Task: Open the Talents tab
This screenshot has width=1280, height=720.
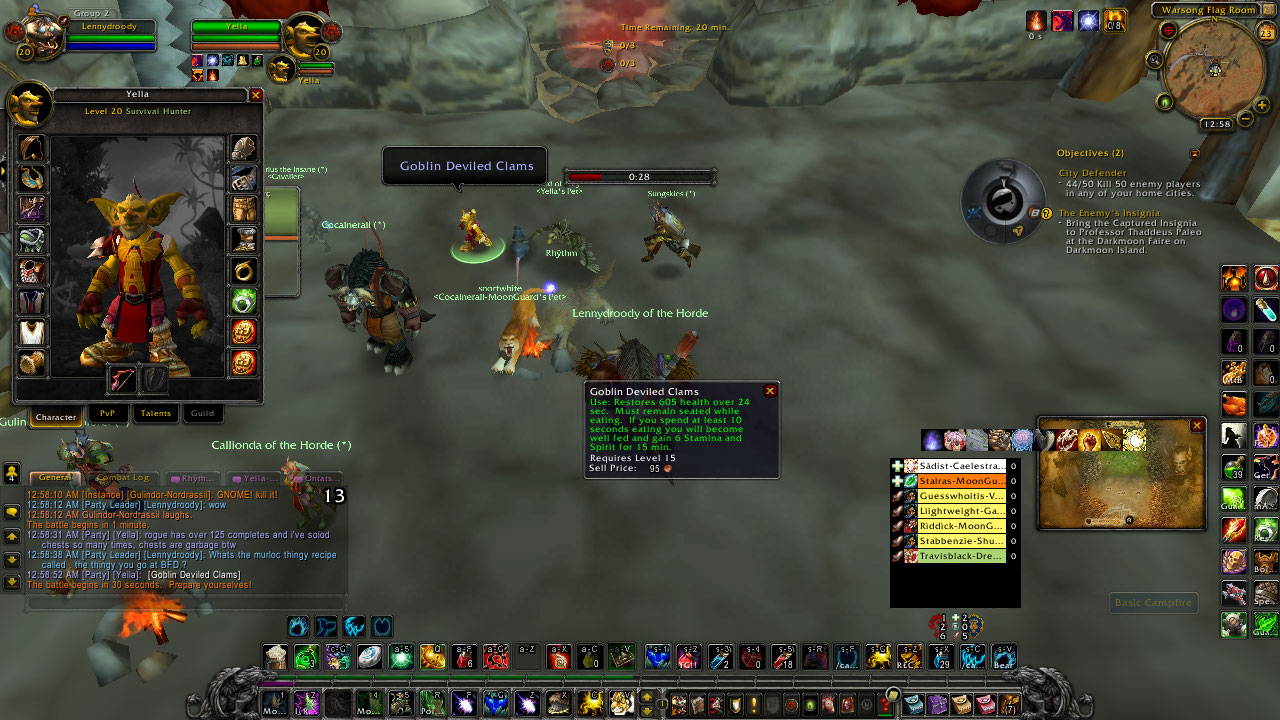Action: pos(155,413)
